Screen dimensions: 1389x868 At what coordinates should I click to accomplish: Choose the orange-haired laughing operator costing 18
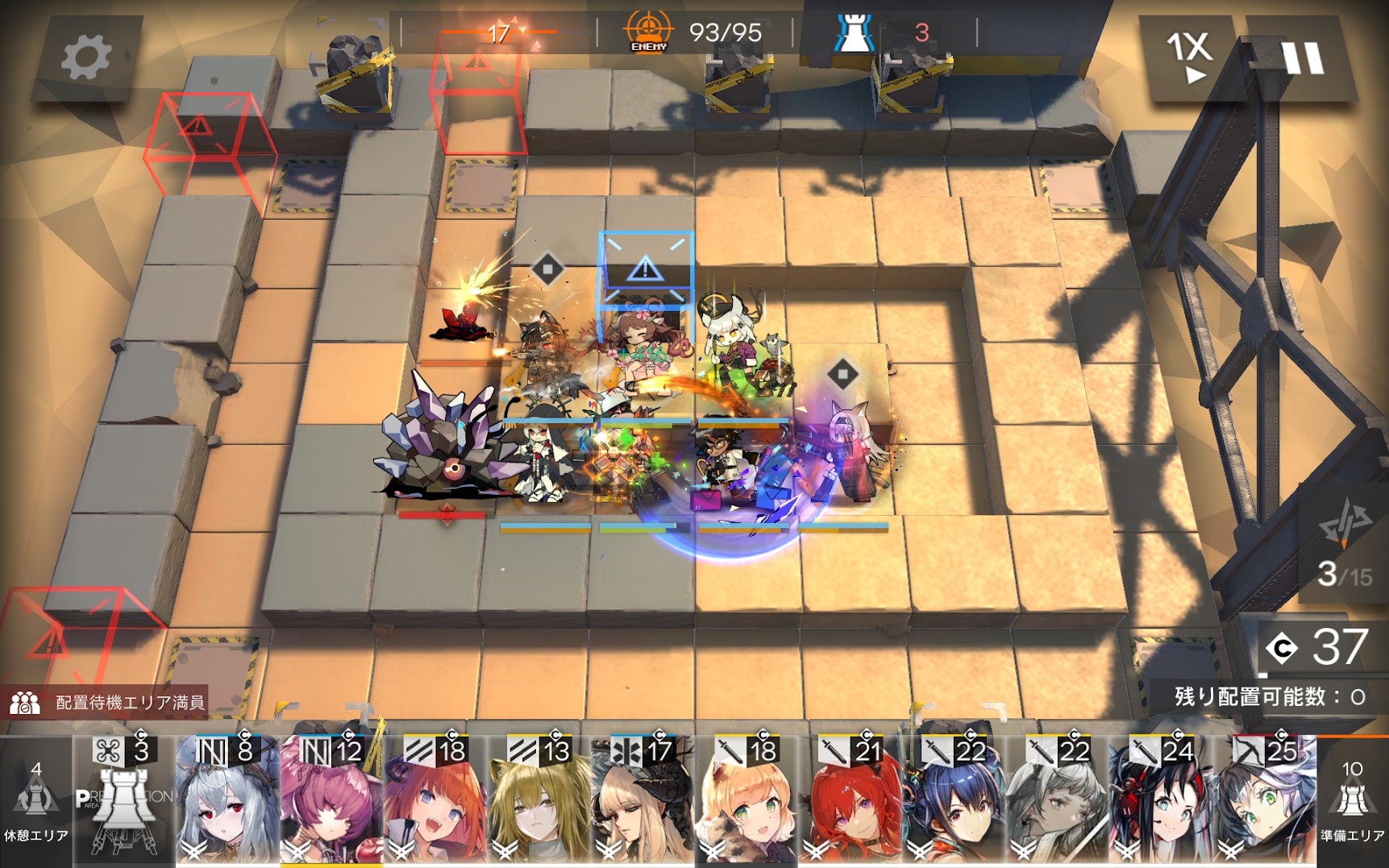[435, 801]
